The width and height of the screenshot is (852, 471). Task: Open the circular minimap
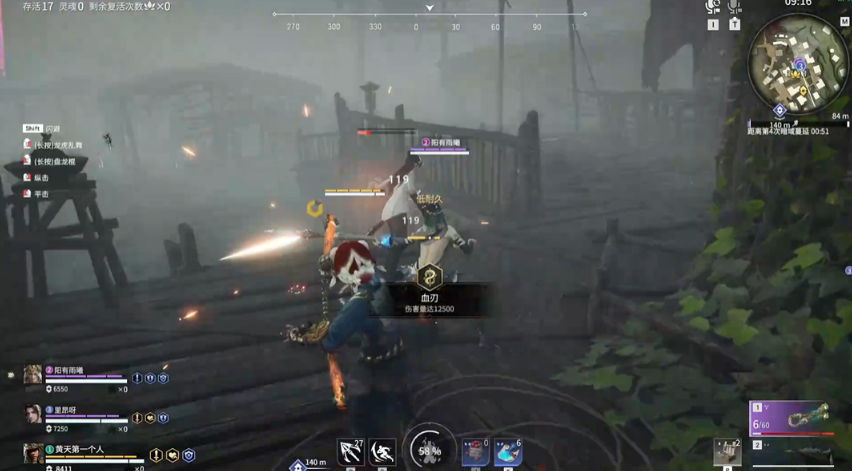(x=797, y=65)
